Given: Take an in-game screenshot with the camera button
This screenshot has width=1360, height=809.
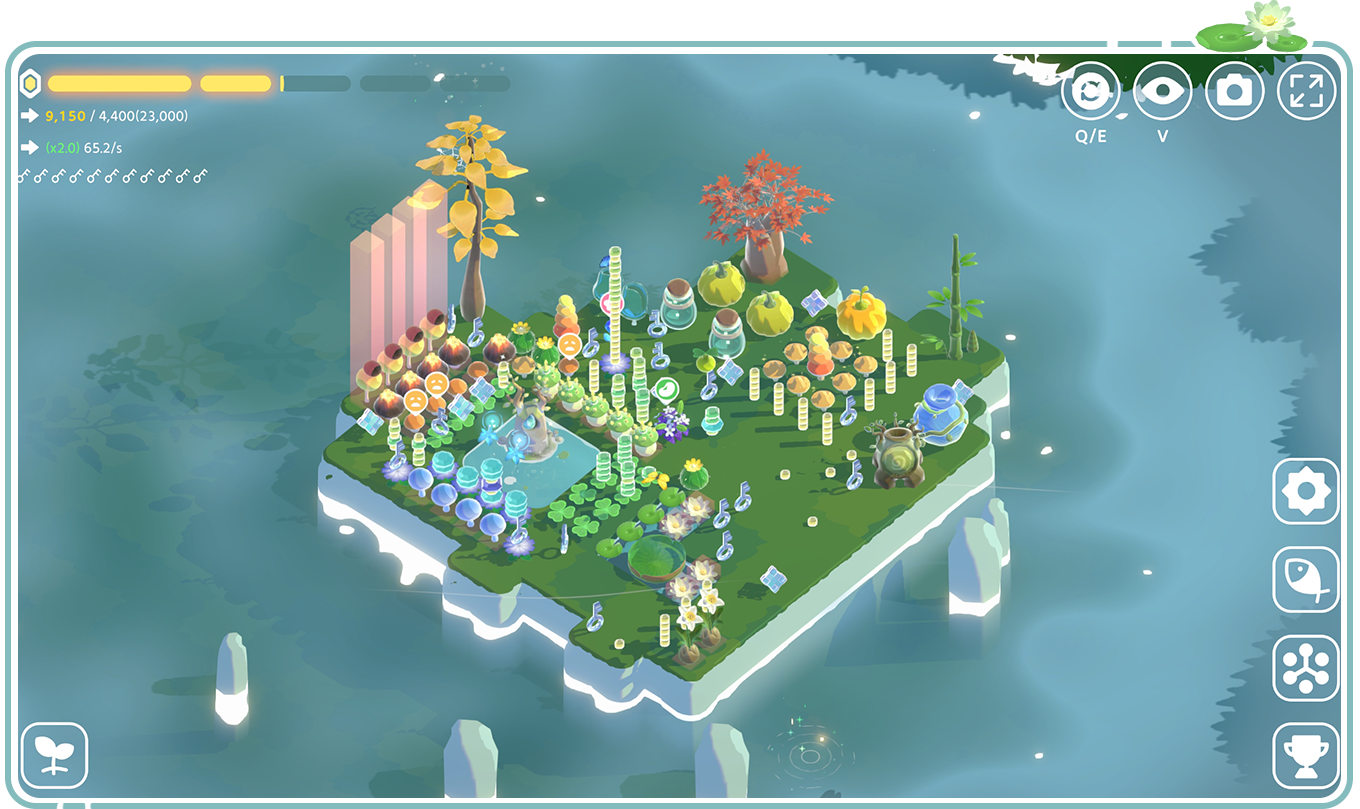Looking at the screenshot, I should pos(1235,90).
